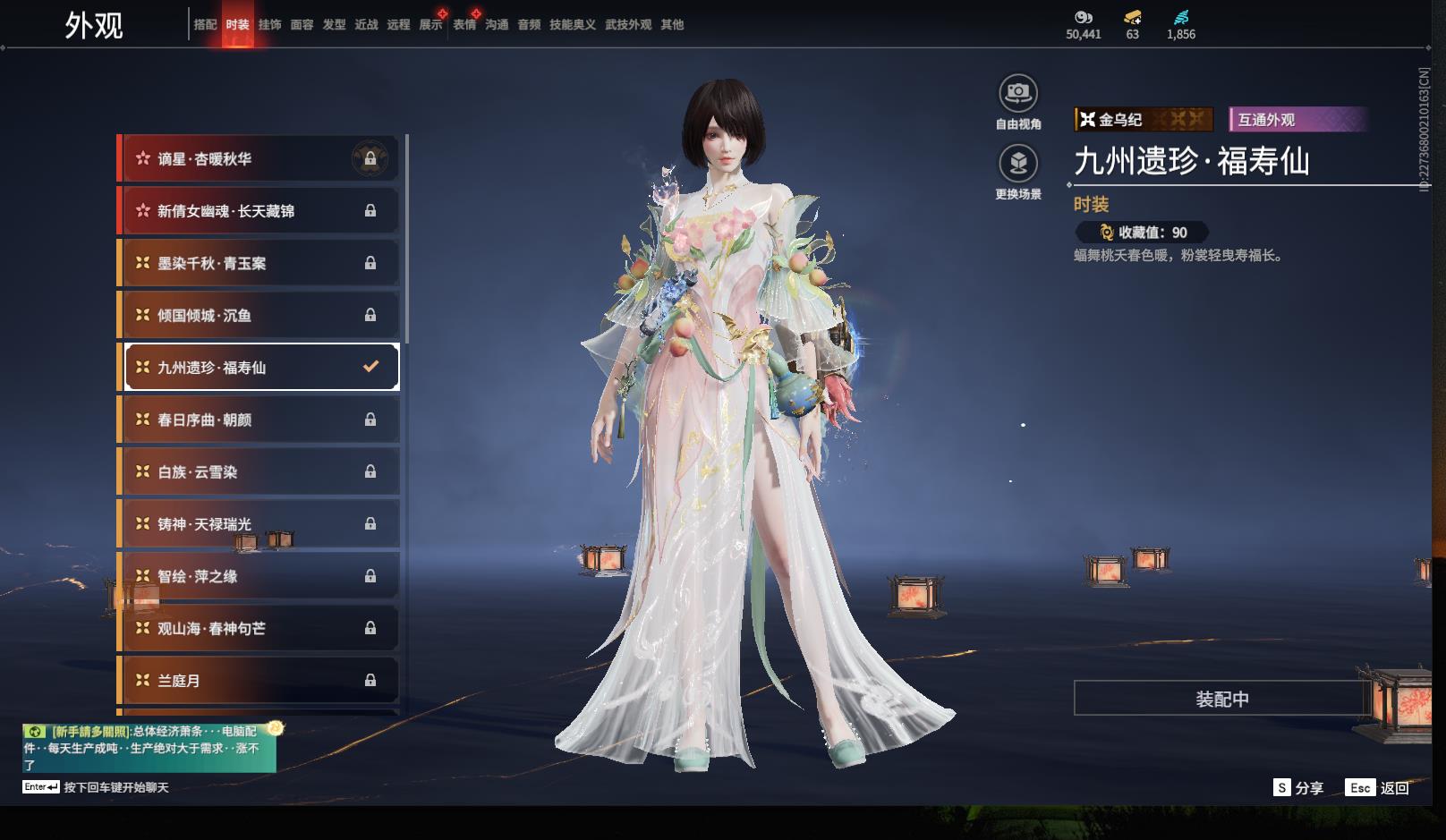Select the 摘星·杏暖秋华 outfit
Viewport: 1446px width, 840px height.
click(x=259, y=159)
